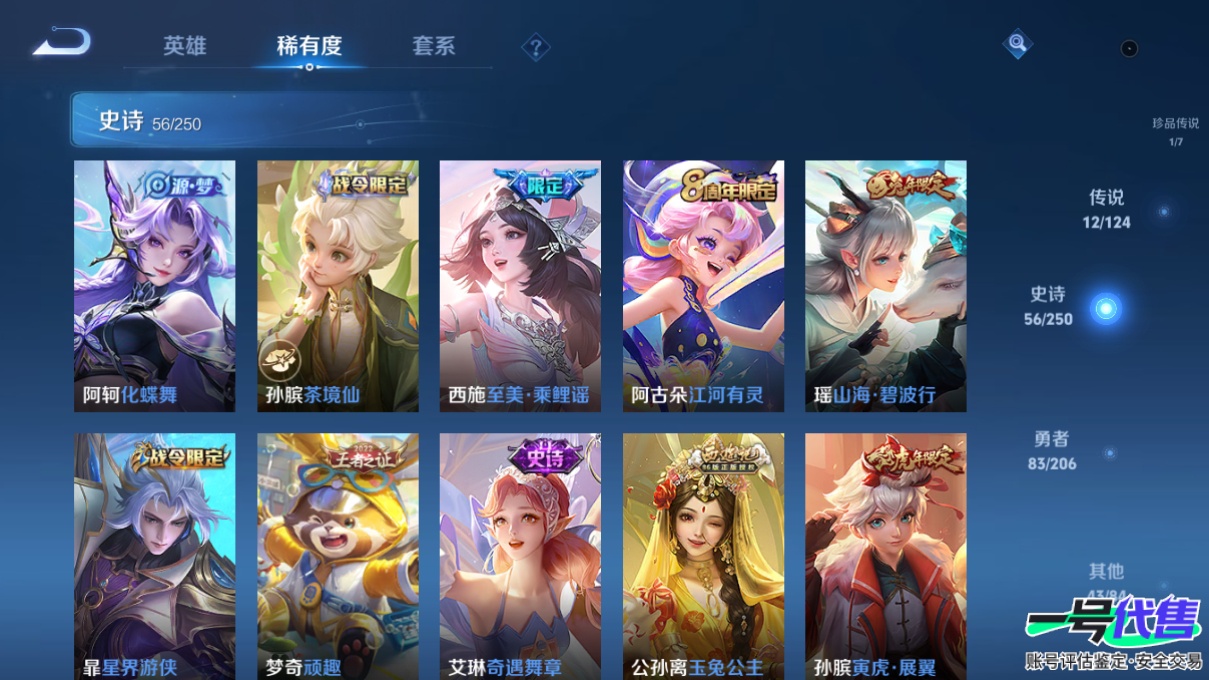This screenshot has height=680, width=1209.
Task: Open the 套系 tab
Action: [433, 46]
